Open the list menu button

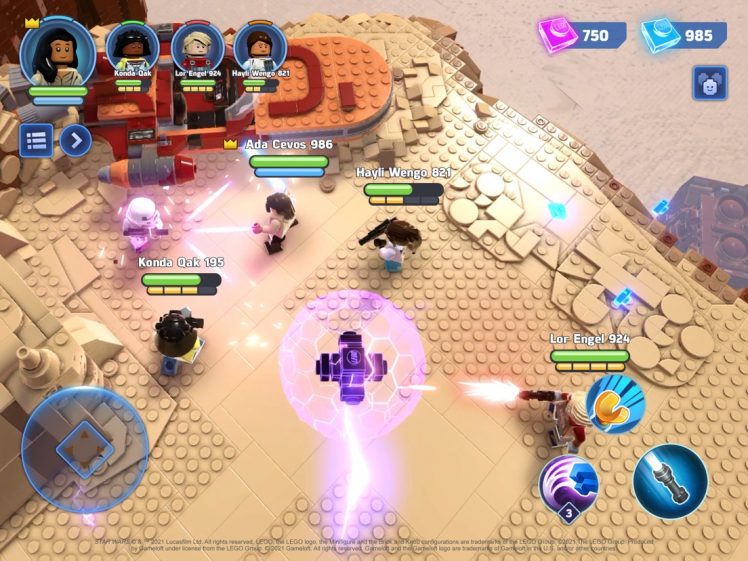(x=37, y=140)
